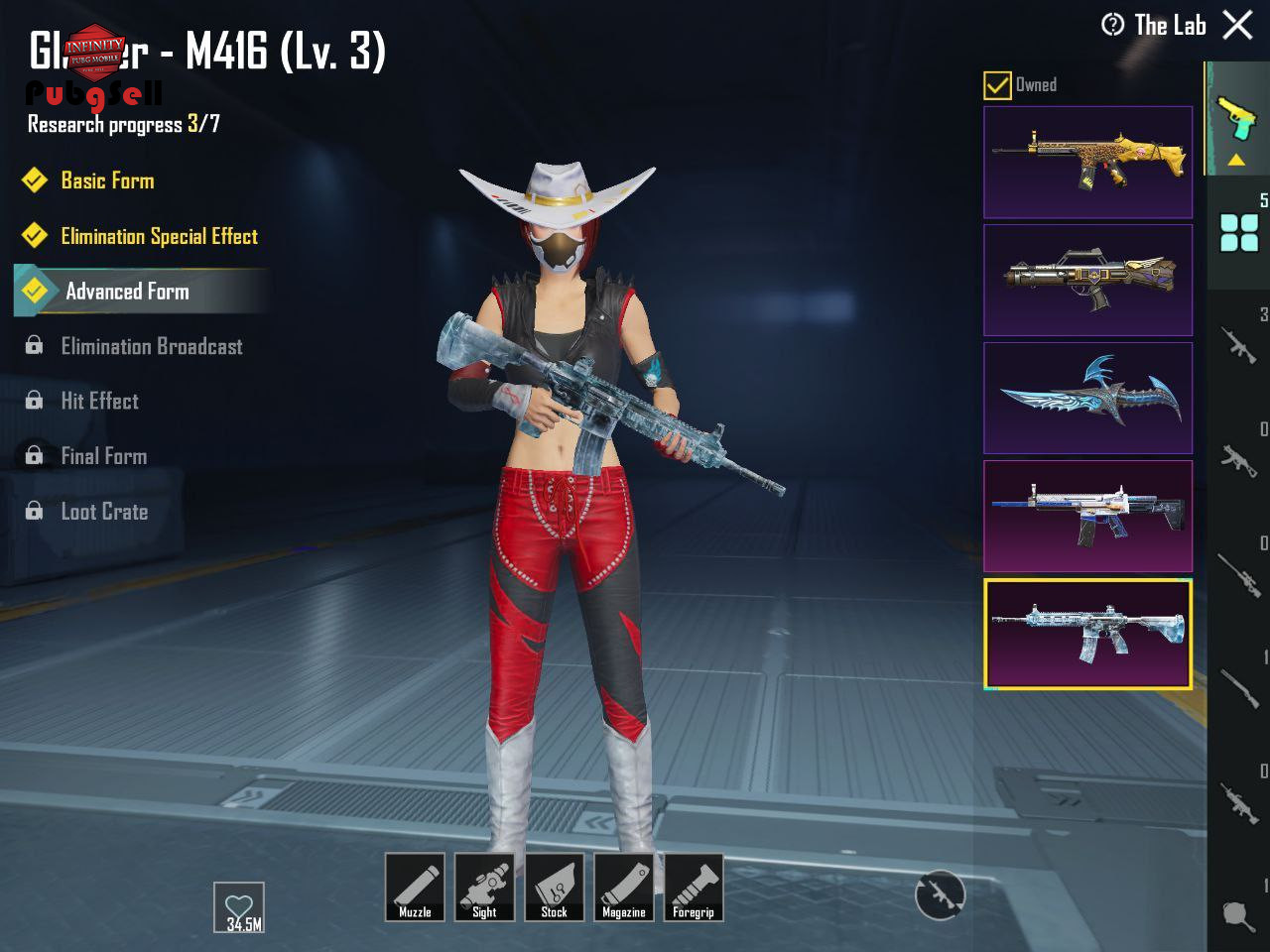This screenshot has width=1270, height=952.
Task: Open The Lab help question mark
Action: click(x=1113, y=25)
